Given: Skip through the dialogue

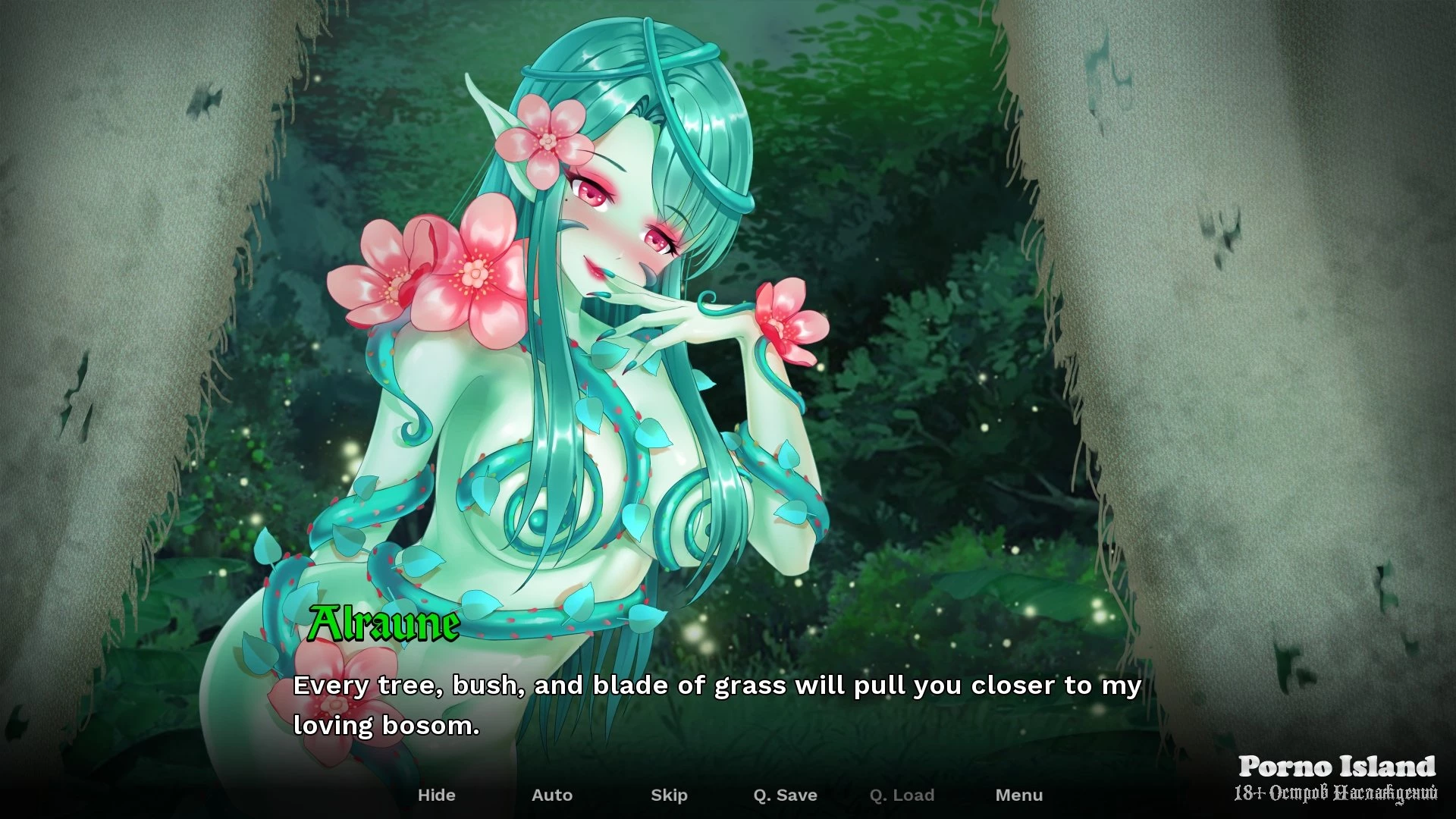Looking at the screenshot, I should point(669,795).
